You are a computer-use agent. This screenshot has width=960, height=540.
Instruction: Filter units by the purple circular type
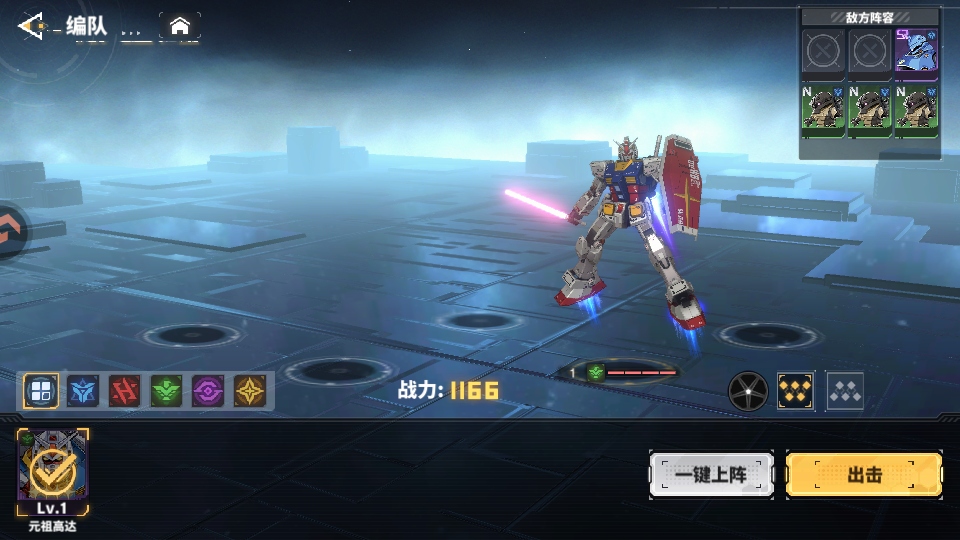click(x=208, y=391)
